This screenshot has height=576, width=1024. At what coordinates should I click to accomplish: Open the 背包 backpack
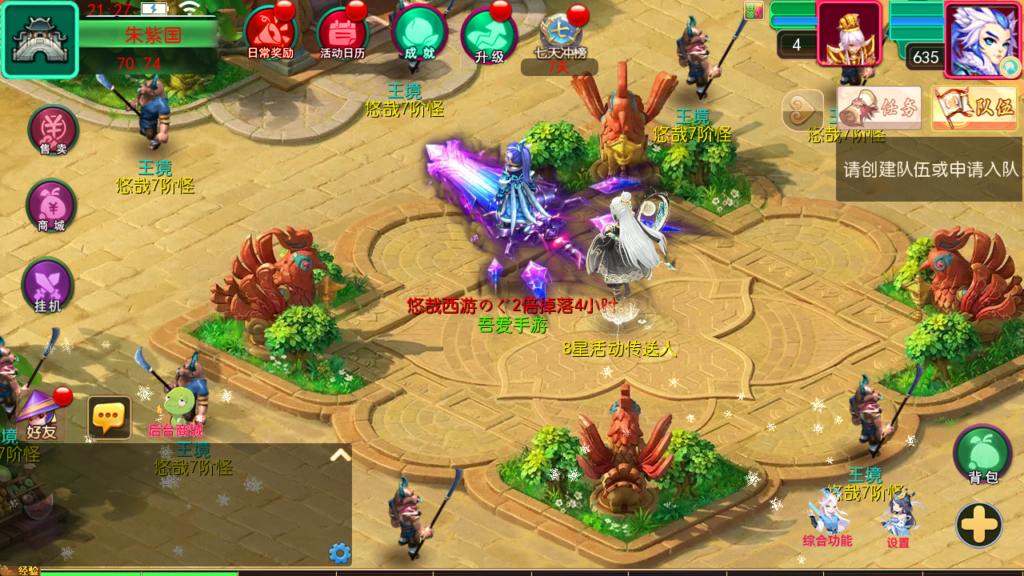coord(982,455)
